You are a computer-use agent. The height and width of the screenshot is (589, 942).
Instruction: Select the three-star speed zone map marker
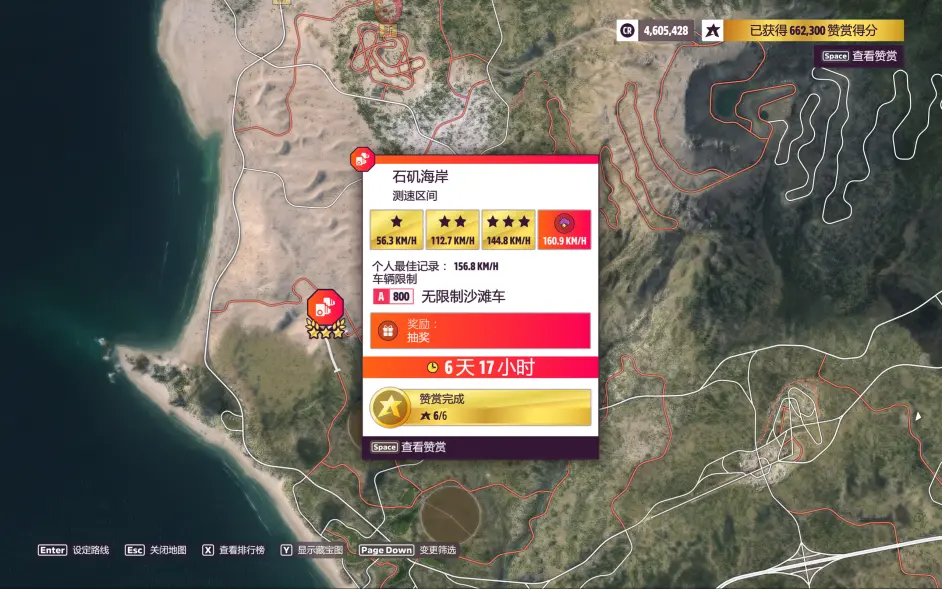pos(325,308)
